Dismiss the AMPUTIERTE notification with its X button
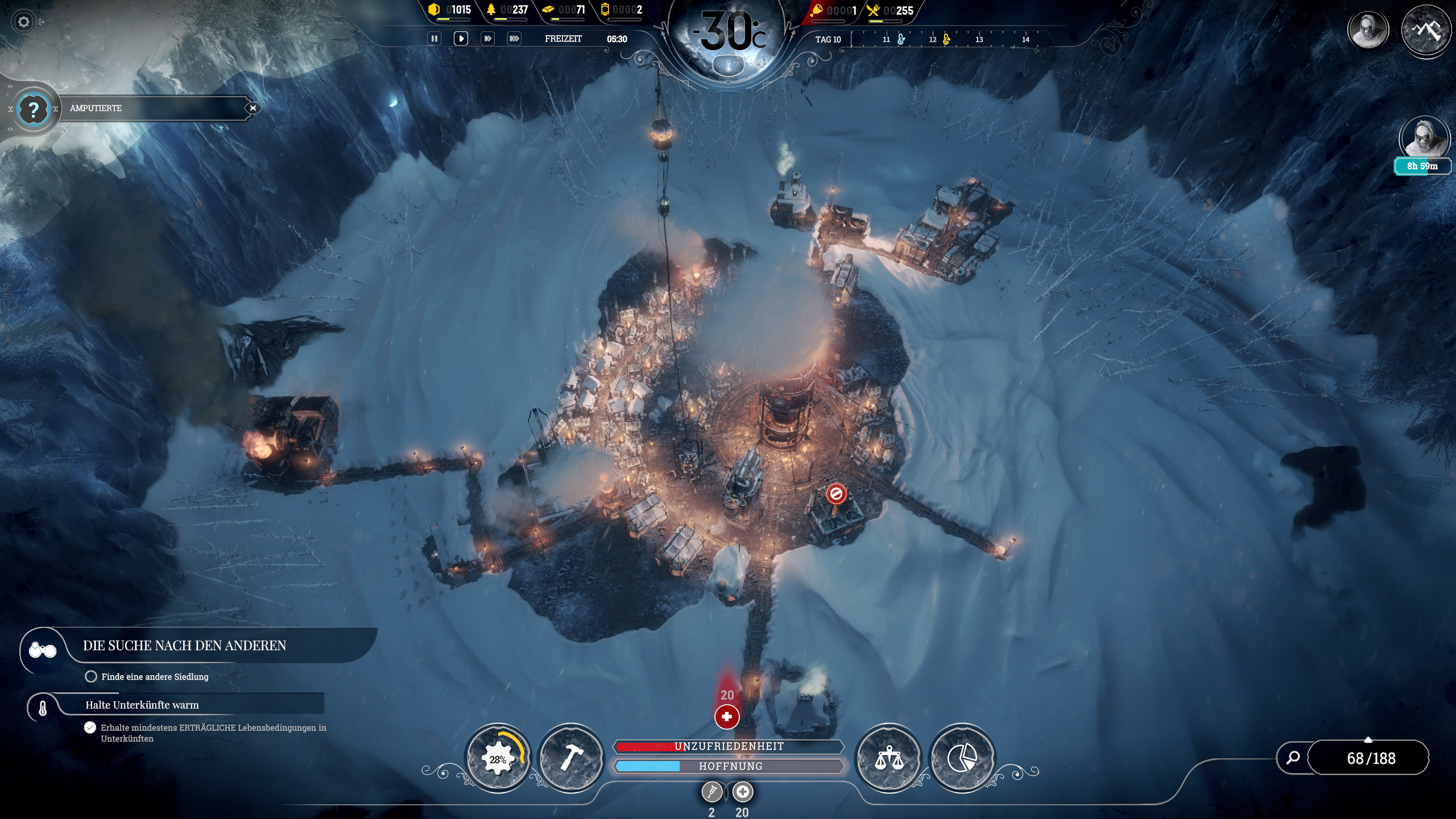1456x819 pixels. [254, 107]
